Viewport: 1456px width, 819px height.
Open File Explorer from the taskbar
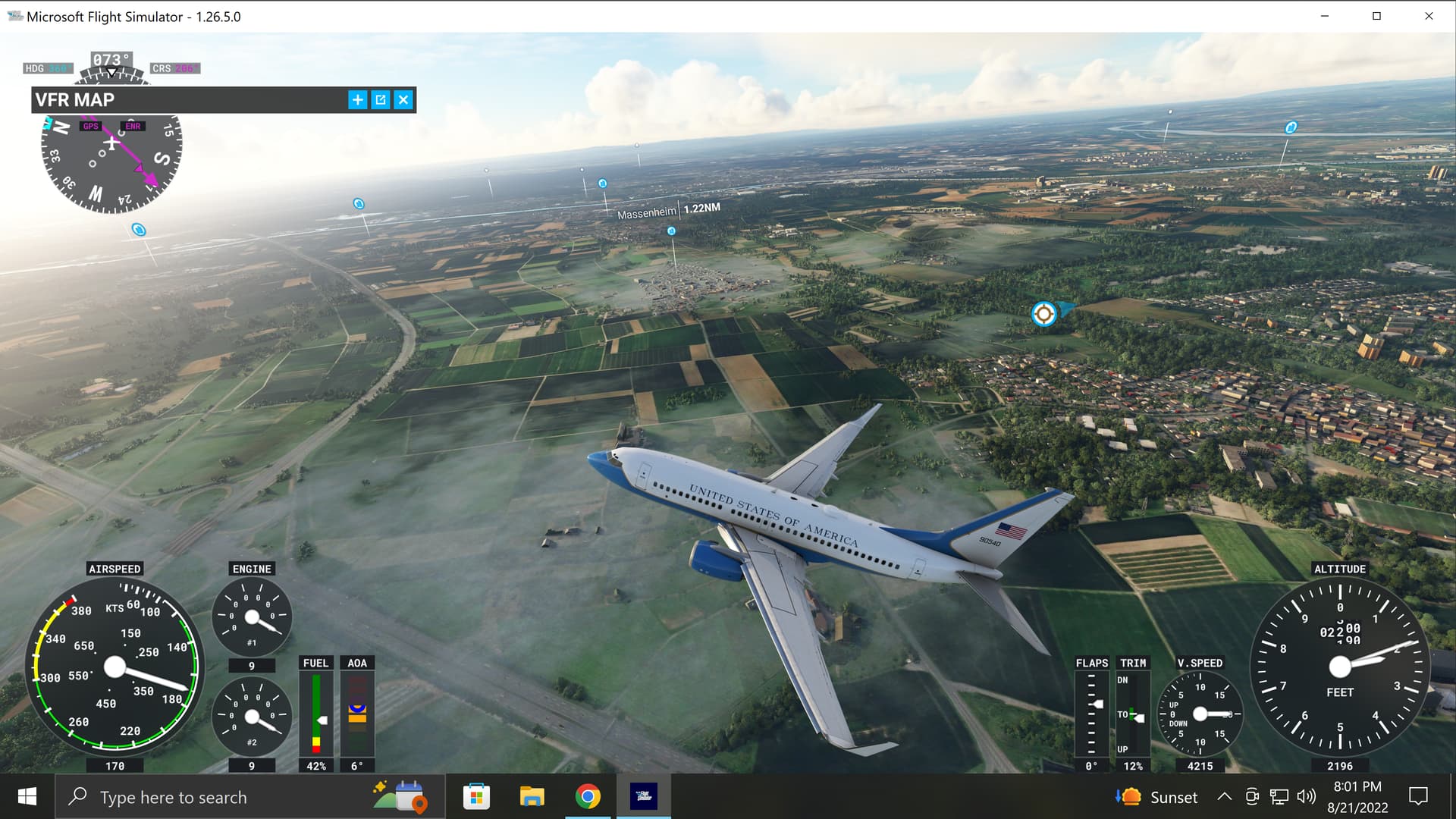(532, 797)
